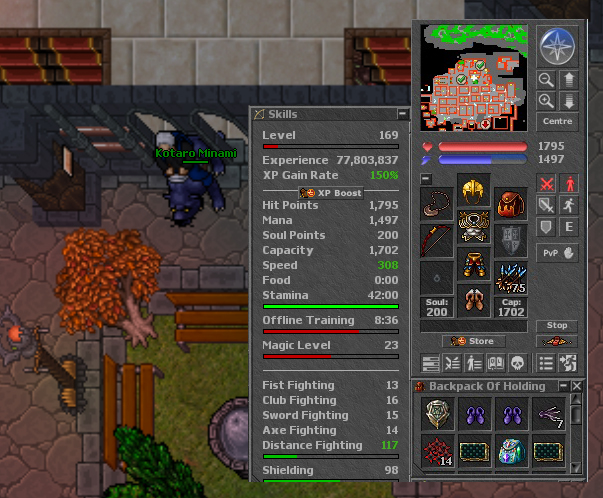This screenshot has height=498, width=603.
Task: Click the Centre minimap button
Action: pos(556,122)
